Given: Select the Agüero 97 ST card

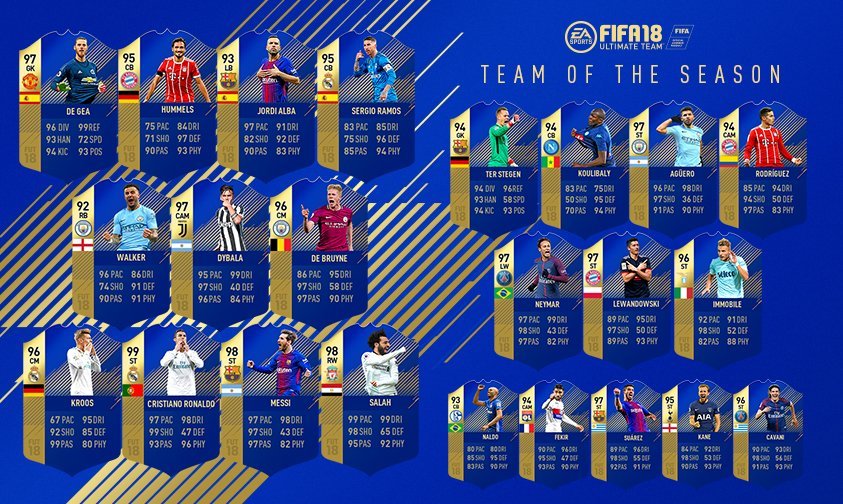Looking at the screenshot, I should (x=671, y=167).
